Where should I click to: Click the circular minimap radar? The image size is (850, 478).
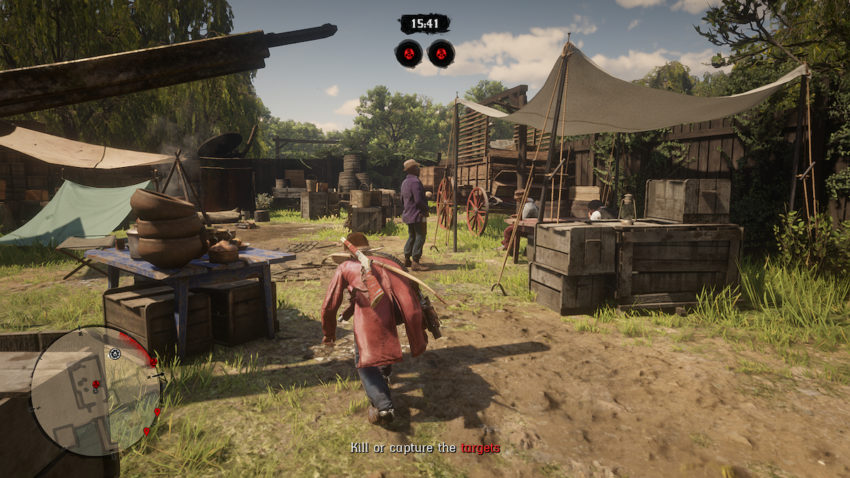pyautogui.click(x=95, y=391)
